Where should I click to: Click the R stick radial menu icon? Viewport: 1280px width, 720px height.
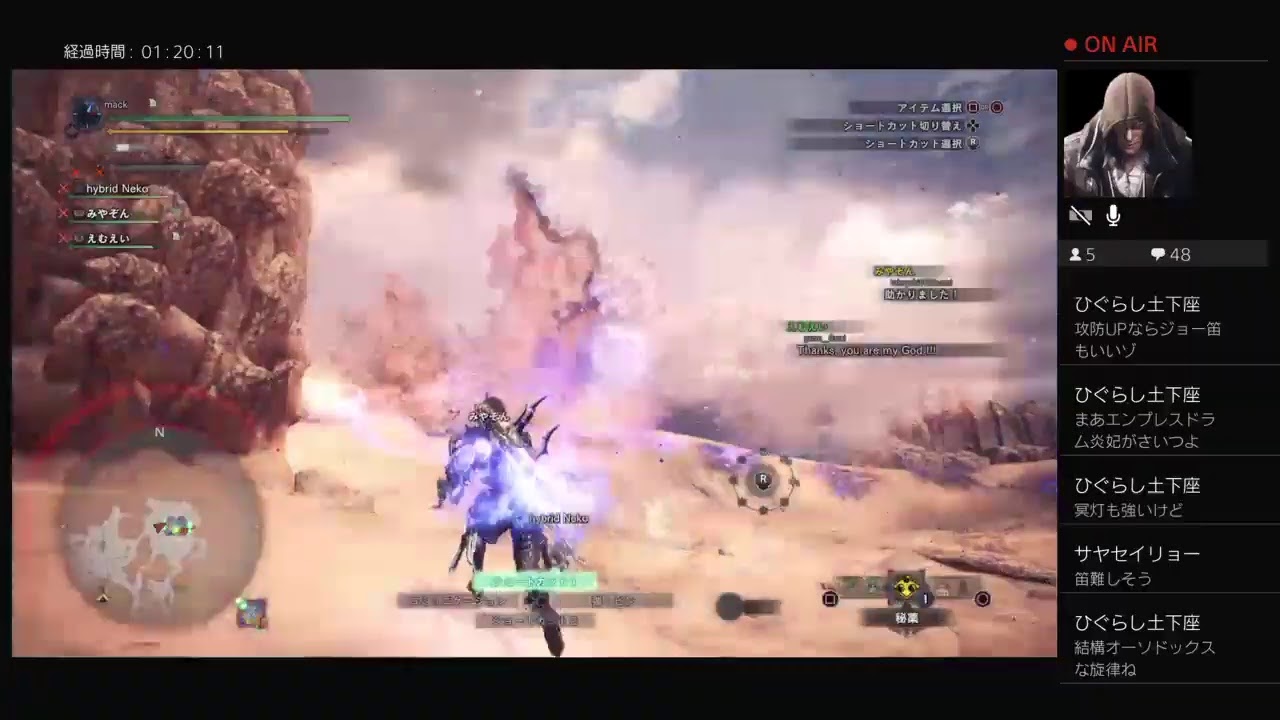click(763, 481)
